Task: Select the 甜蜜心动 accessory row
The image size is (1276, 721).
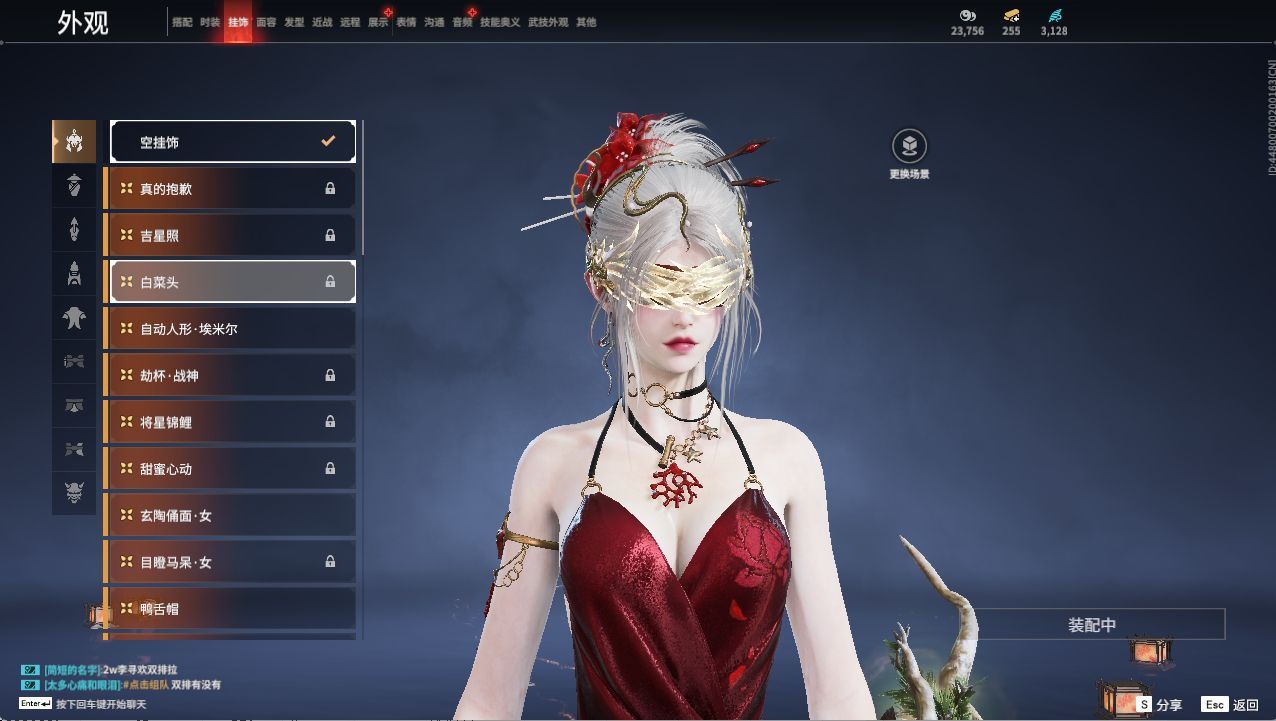Action: (232, 468)
